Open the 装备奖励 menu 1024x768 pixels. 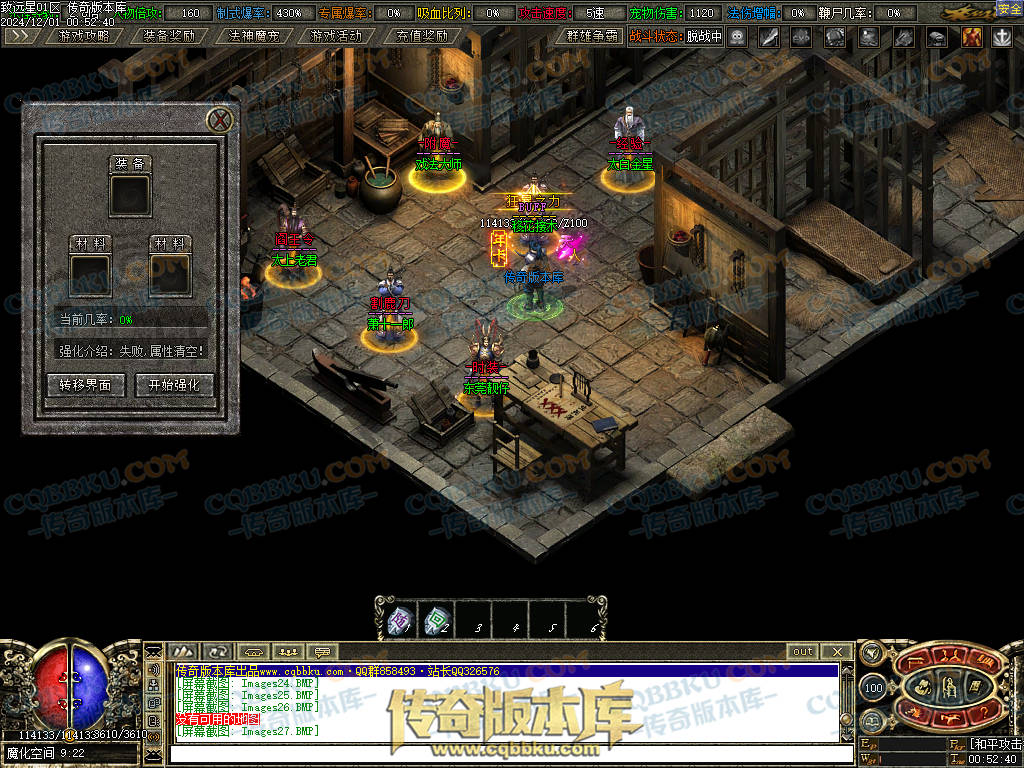point(169,36)
